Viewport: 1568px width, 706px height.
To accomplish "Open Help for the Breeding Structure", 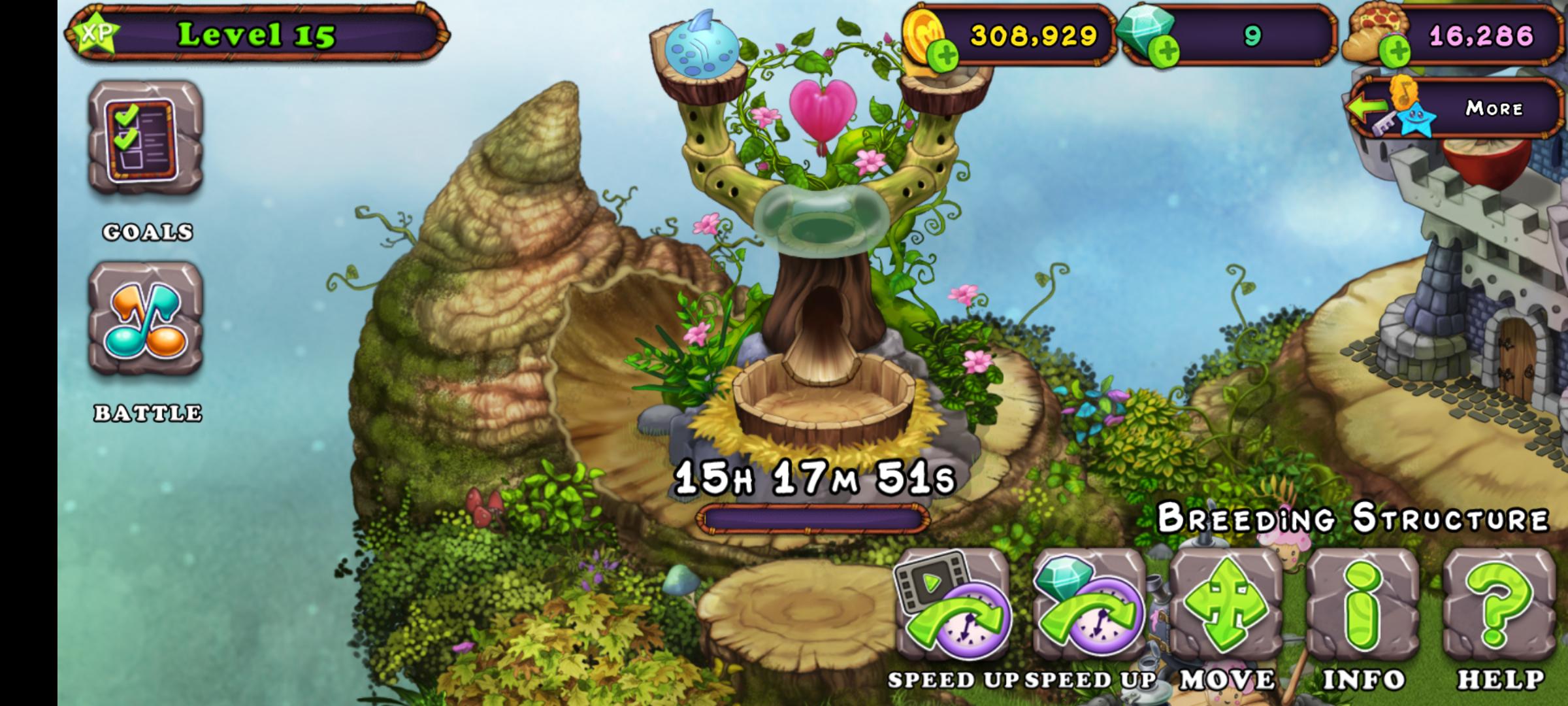I will pyautogui.click(x=1500, y=605).
